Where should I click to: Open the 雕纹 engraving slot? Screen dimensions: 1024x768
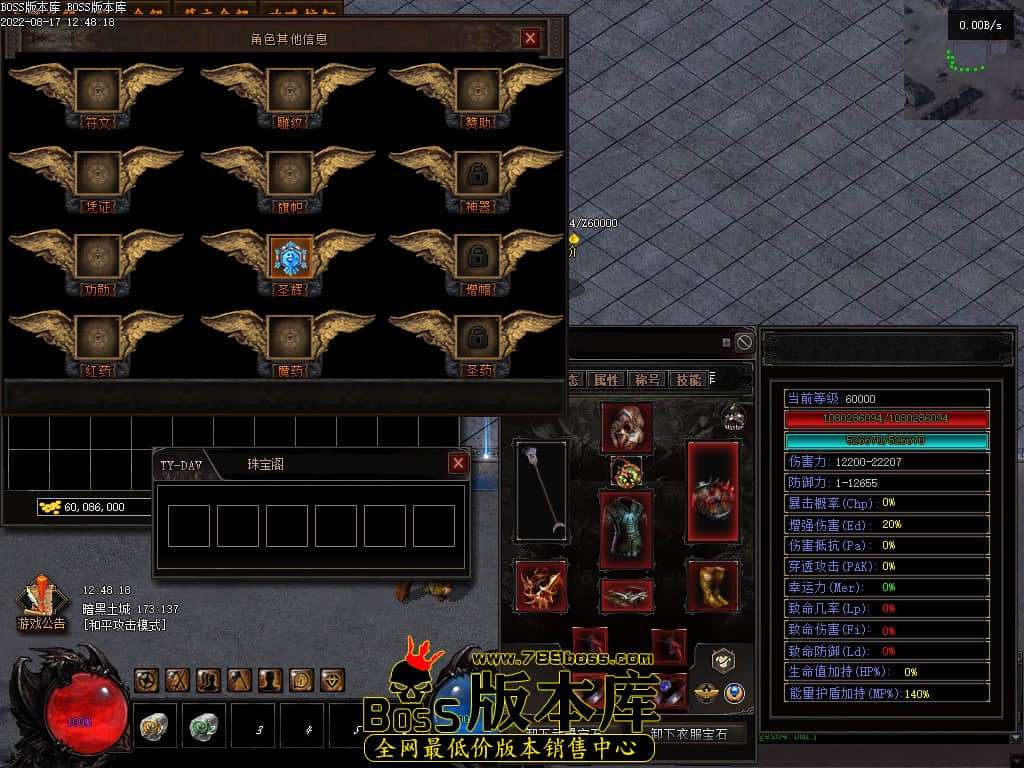pyautogui.click(x=288, y=91)
